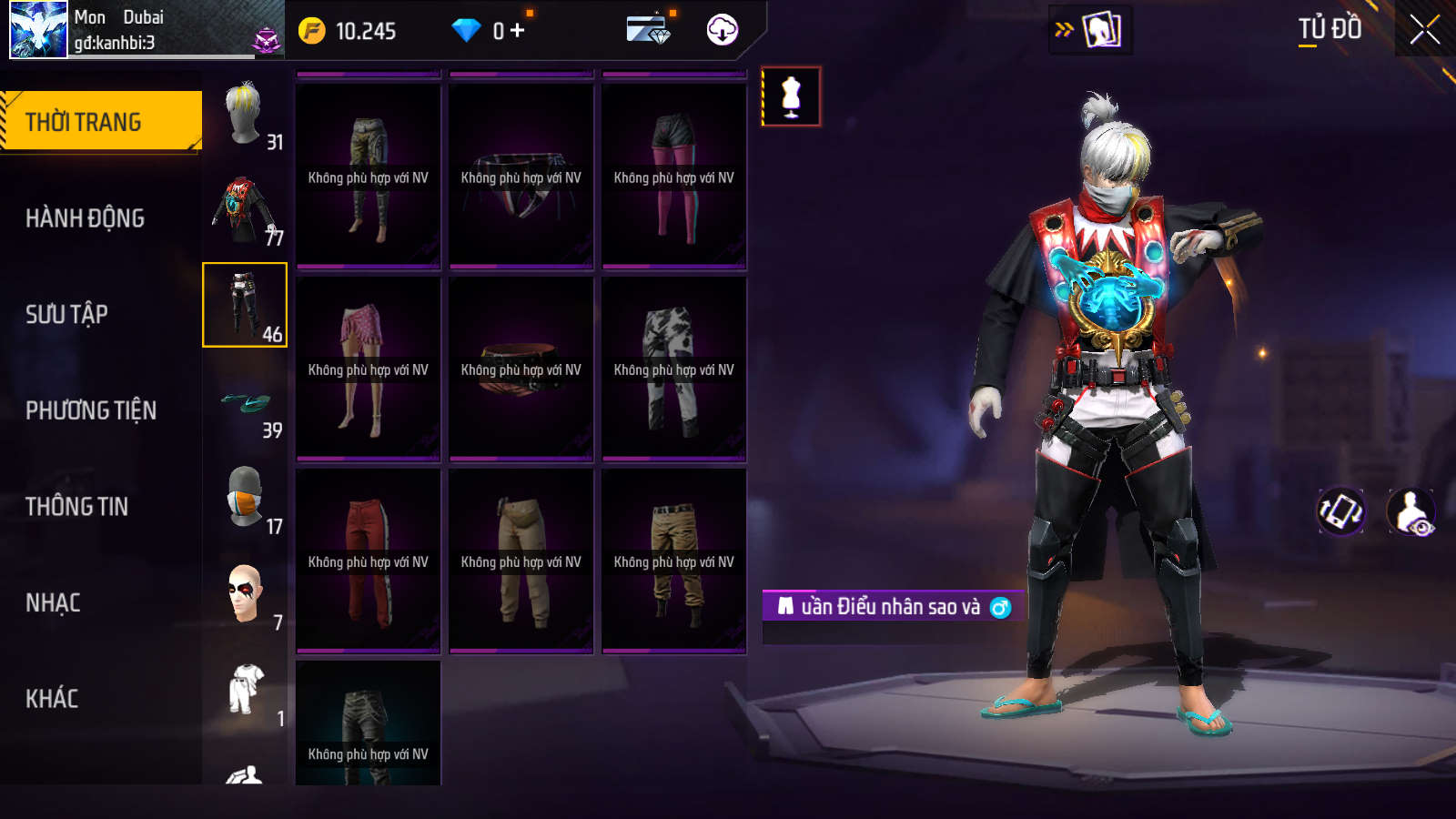
Task: Choose the hair category with 31 items
Action: coord(245,115)
